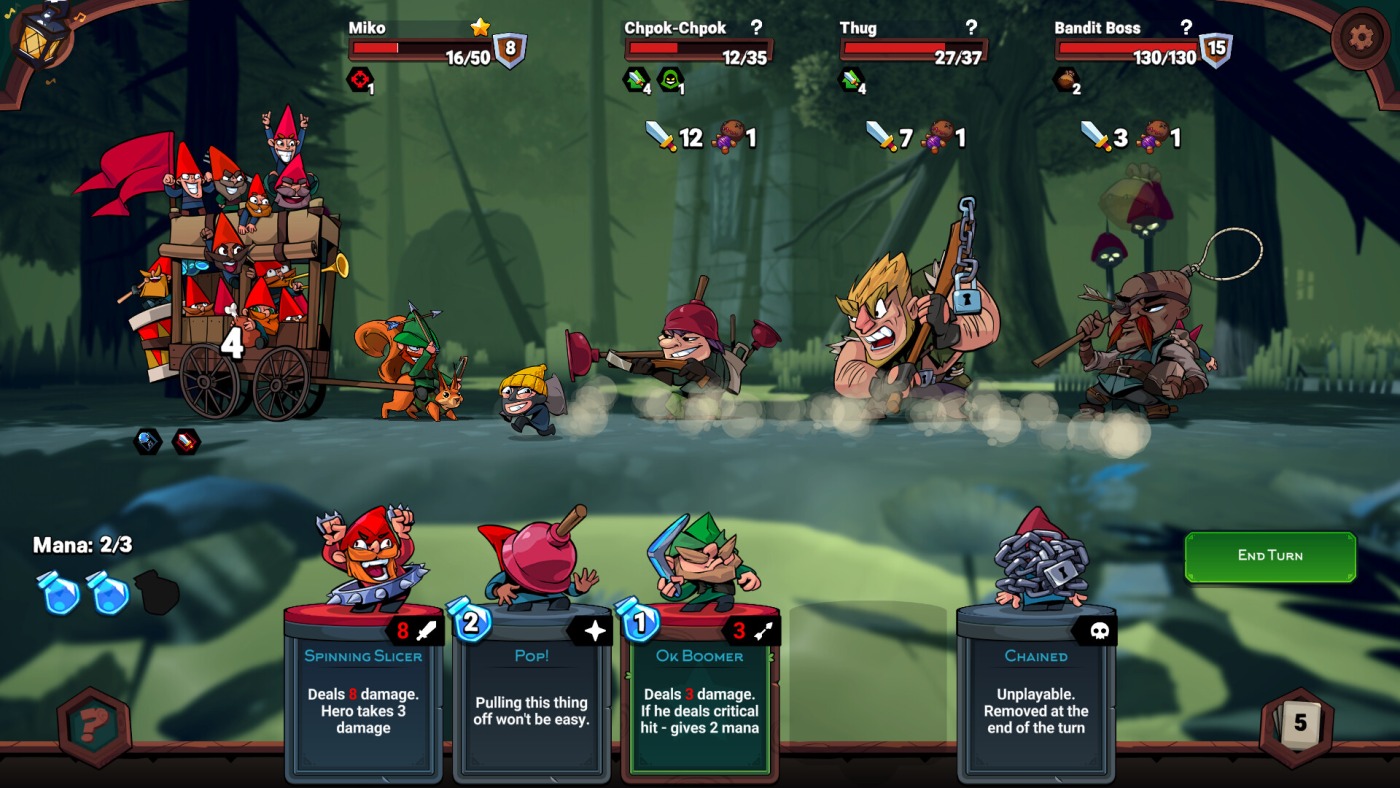Play the Ok Boomer card
This screenshot has height=788, width=1400.
[699, 690]
